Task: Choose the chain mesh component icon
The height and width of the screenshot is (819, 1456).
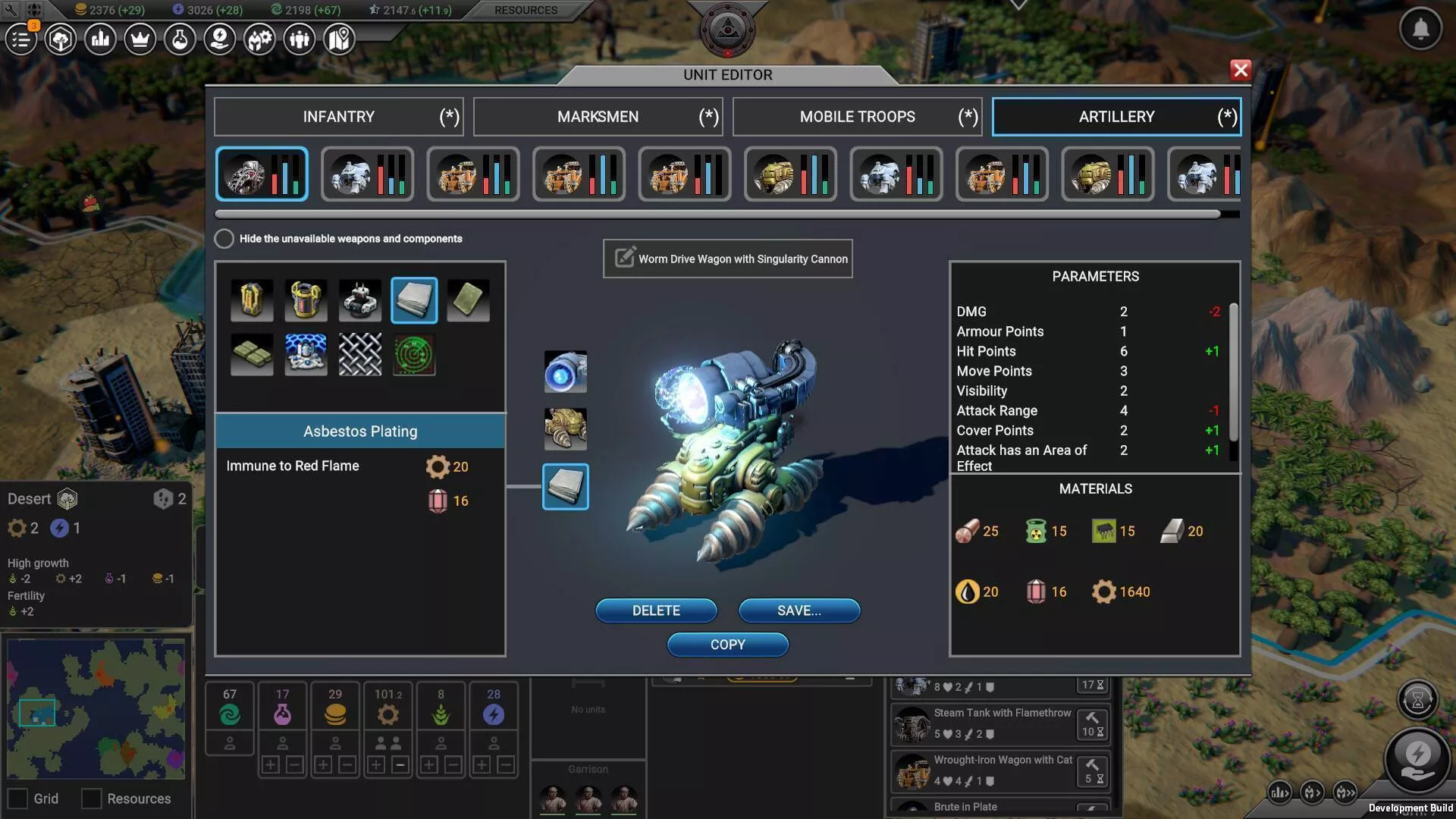Action: [360, 354]
